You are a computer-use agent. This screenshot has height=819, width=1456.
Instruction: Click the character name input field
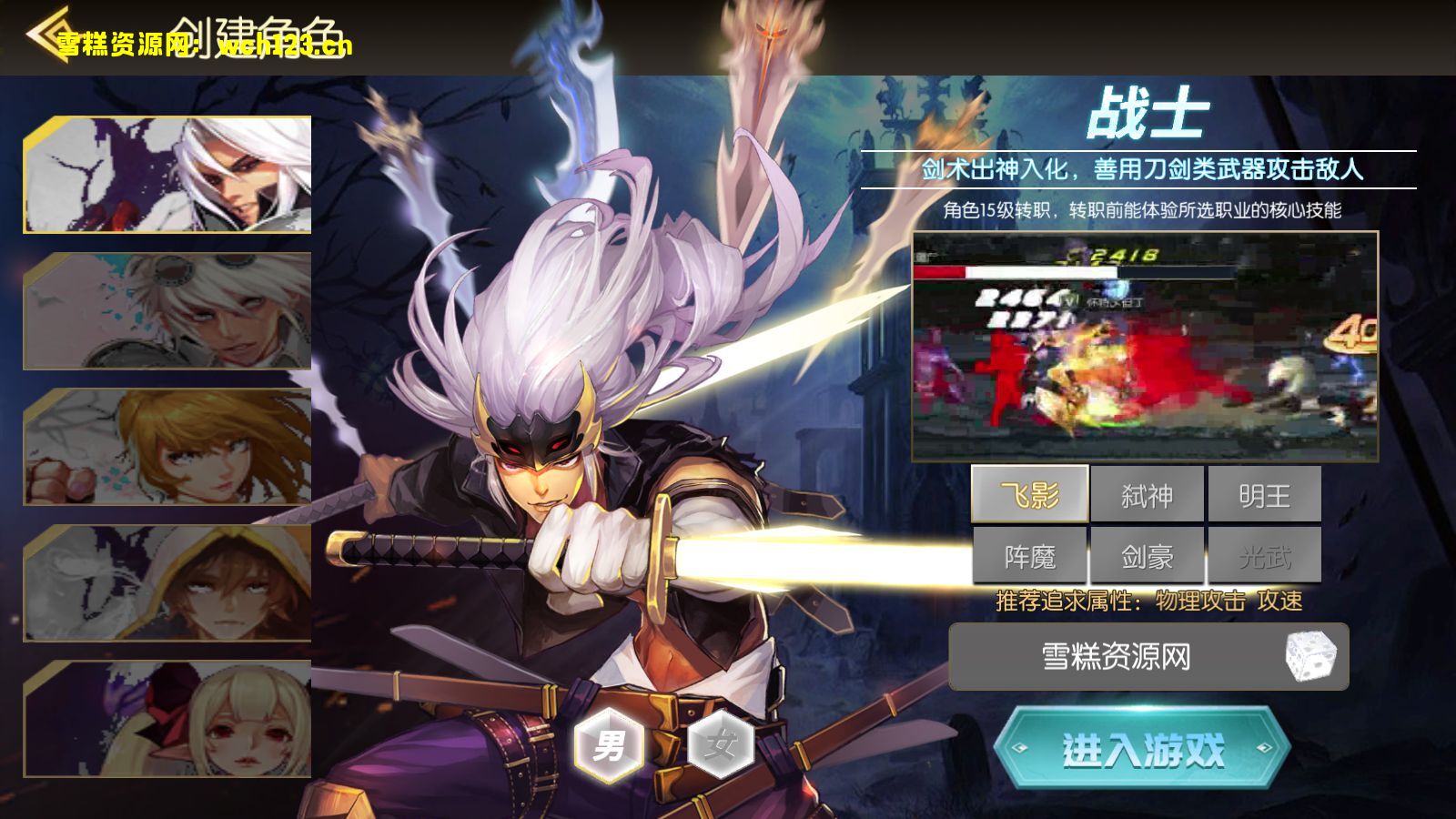(x=1116, y=656)
